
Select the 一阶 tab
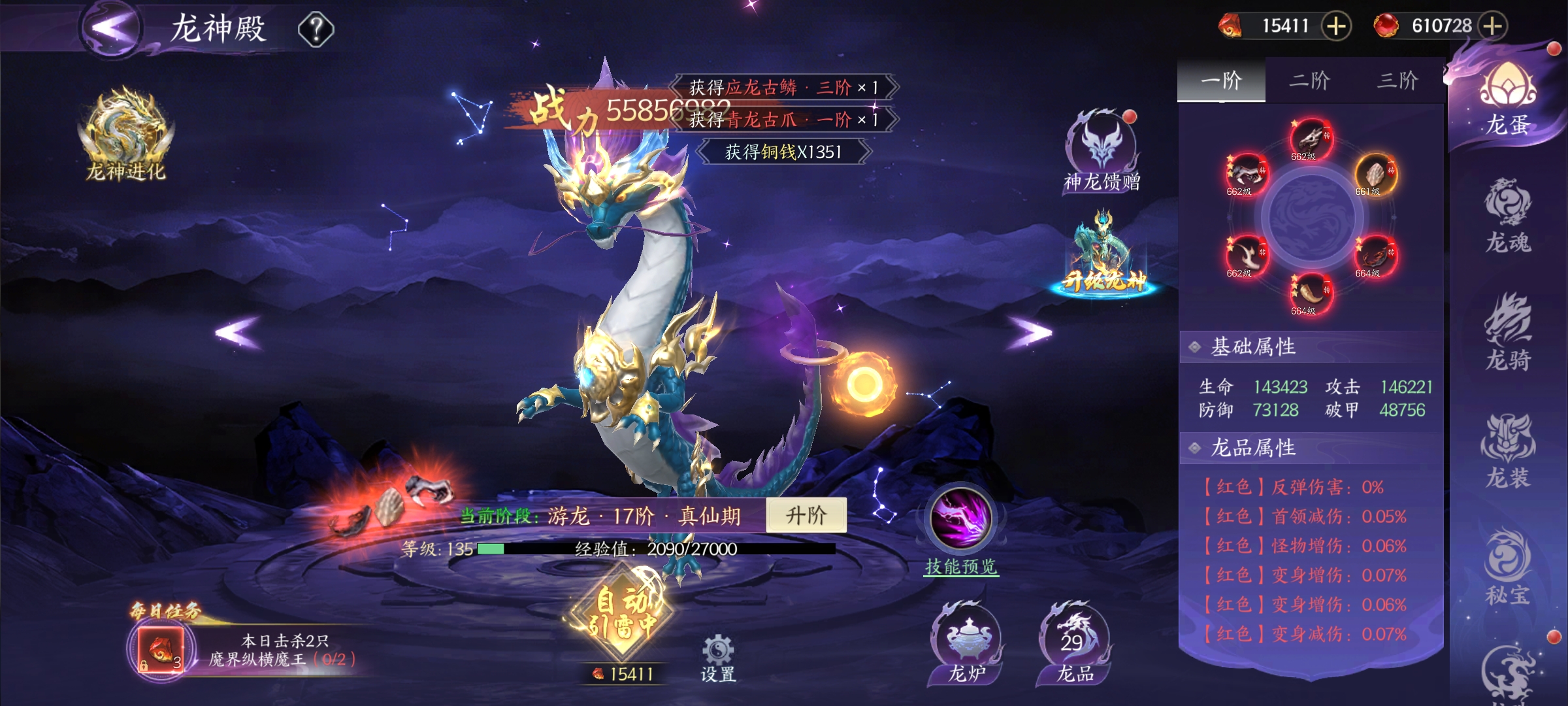click(1221, 80)
